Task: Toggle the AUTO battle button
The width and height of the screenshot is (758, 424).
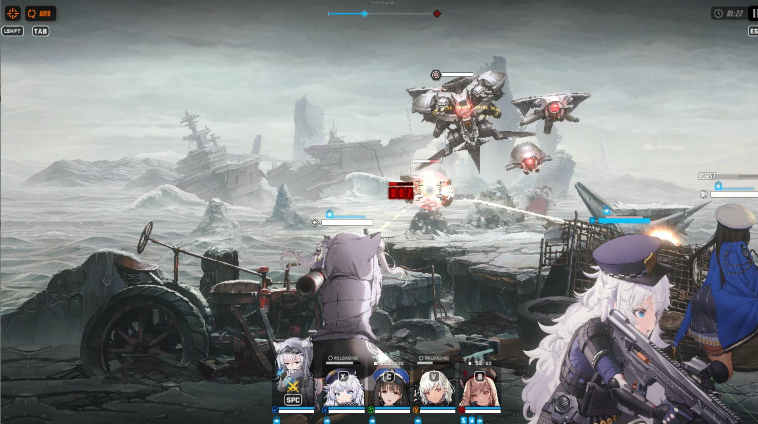Action: (41, 14)
